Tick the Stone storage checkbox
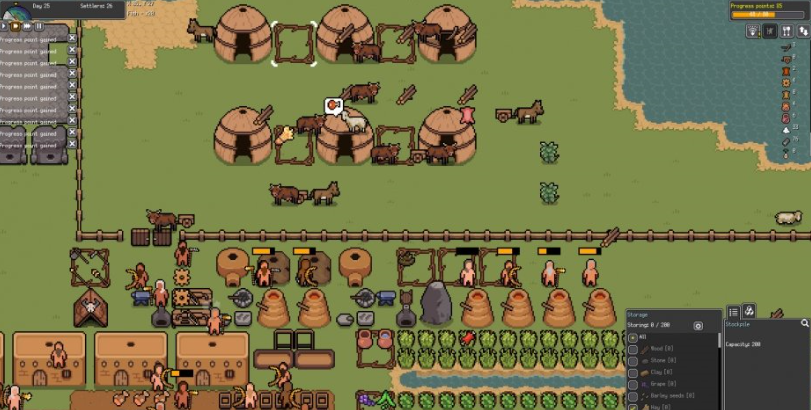The height and width of the screenshot is (410, 811). [632, 362]
